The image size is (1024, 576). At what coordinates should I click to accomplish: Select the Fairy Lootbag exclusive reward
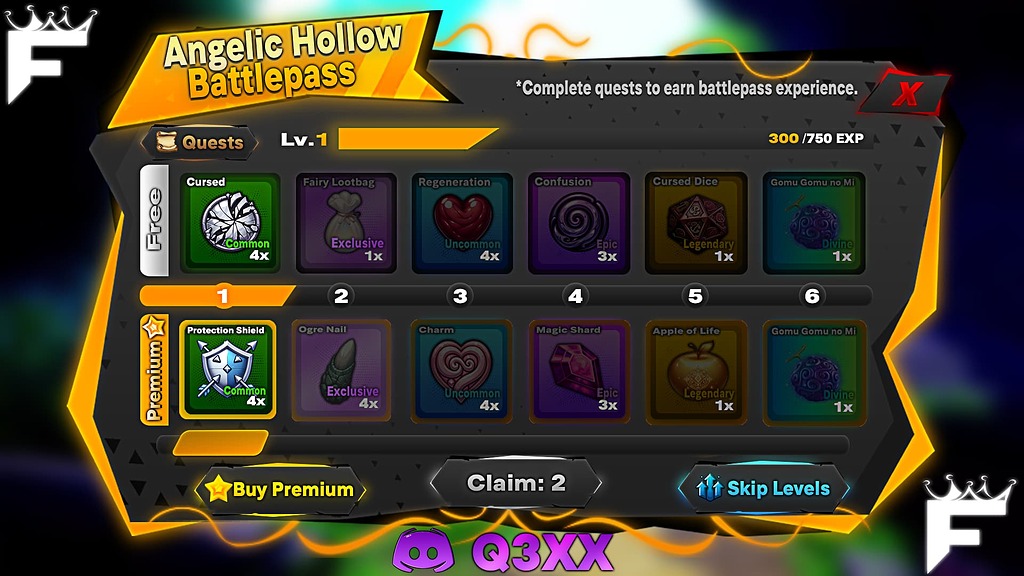pyautogui.click(x=345, y=222)
